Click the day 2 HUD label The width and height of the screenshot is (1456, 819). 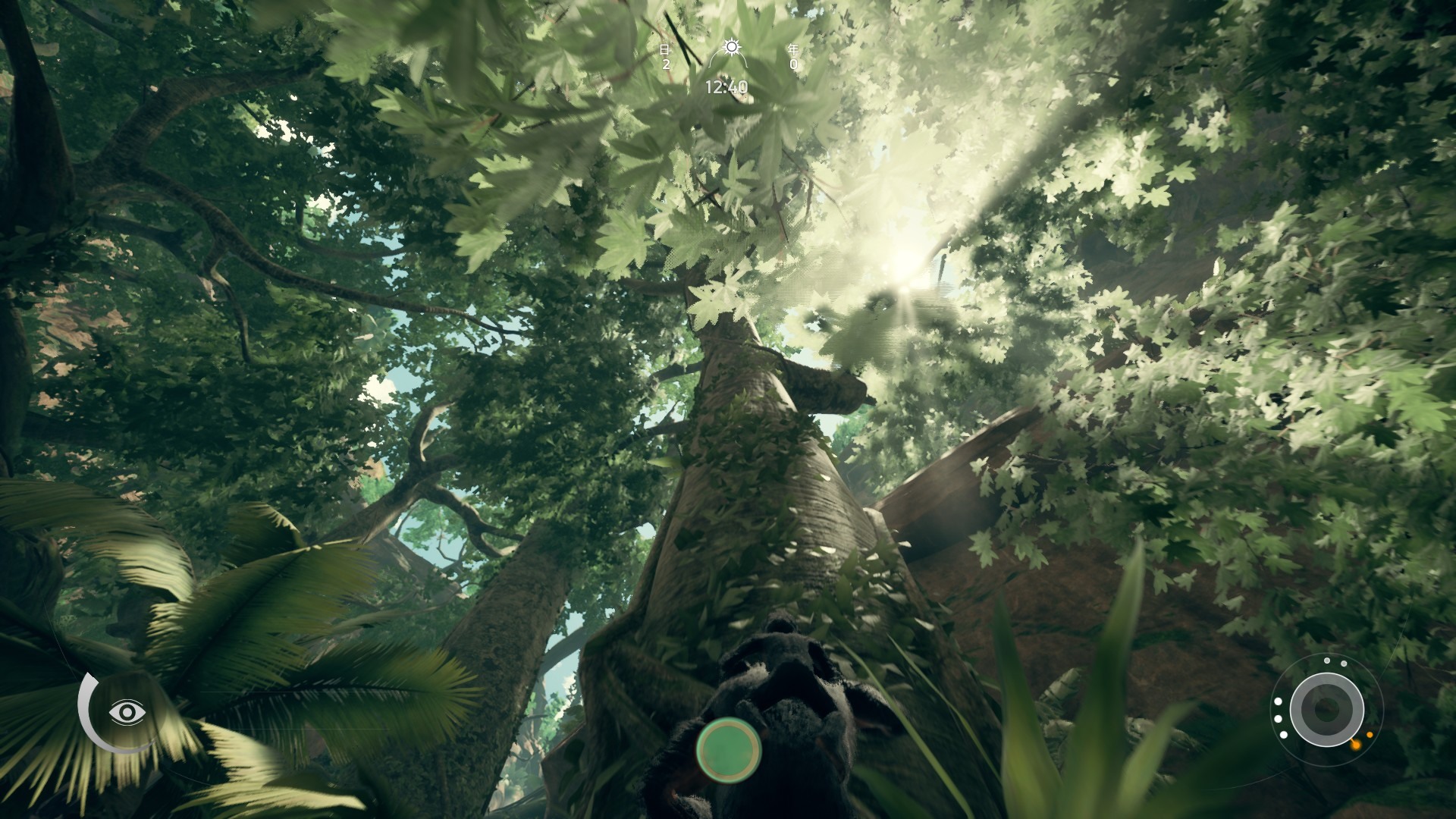[666, 65]
